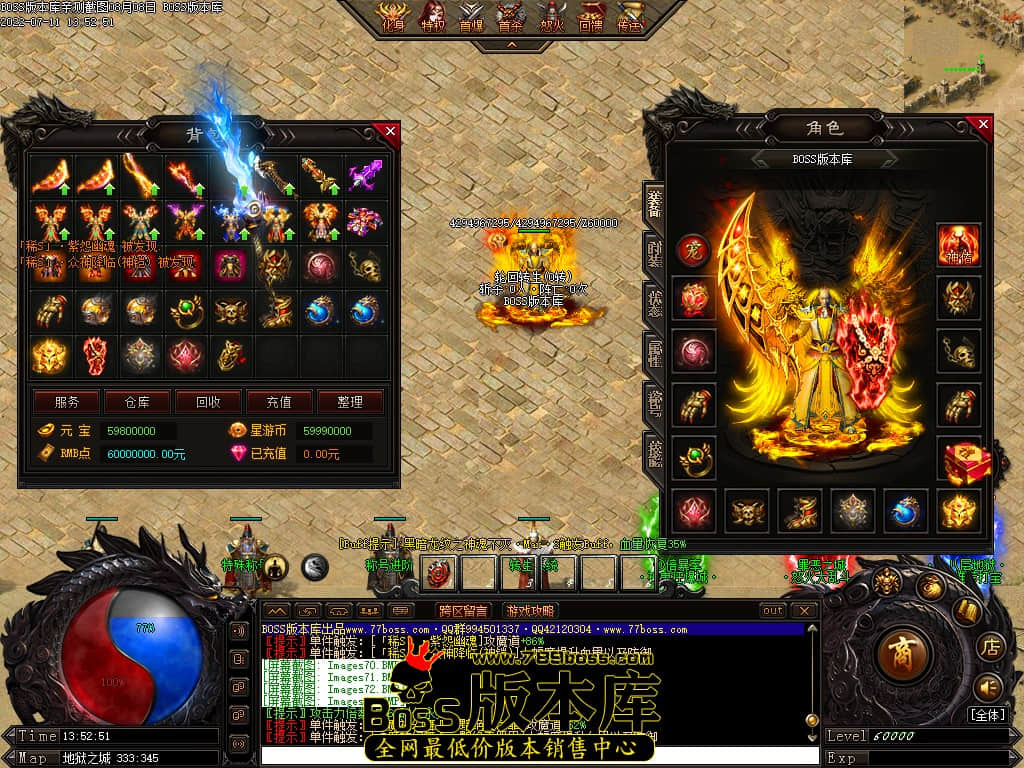Open the 跨区留言 chat tab
The width and height of the screenshot is (1024, 768).
tap(463, 610)
